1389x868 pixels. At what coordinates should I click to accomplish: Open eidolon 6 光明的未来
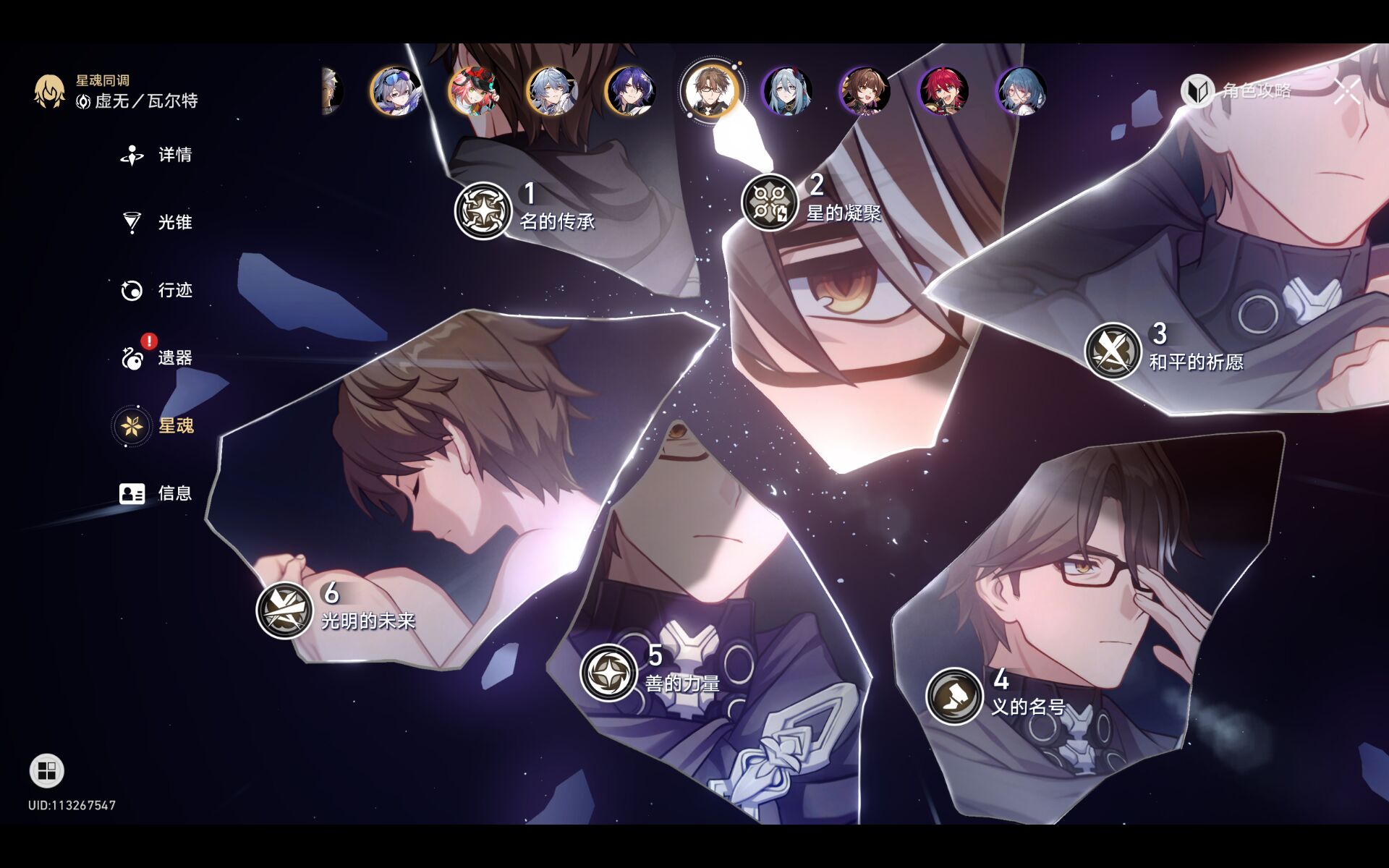point(284,610)
